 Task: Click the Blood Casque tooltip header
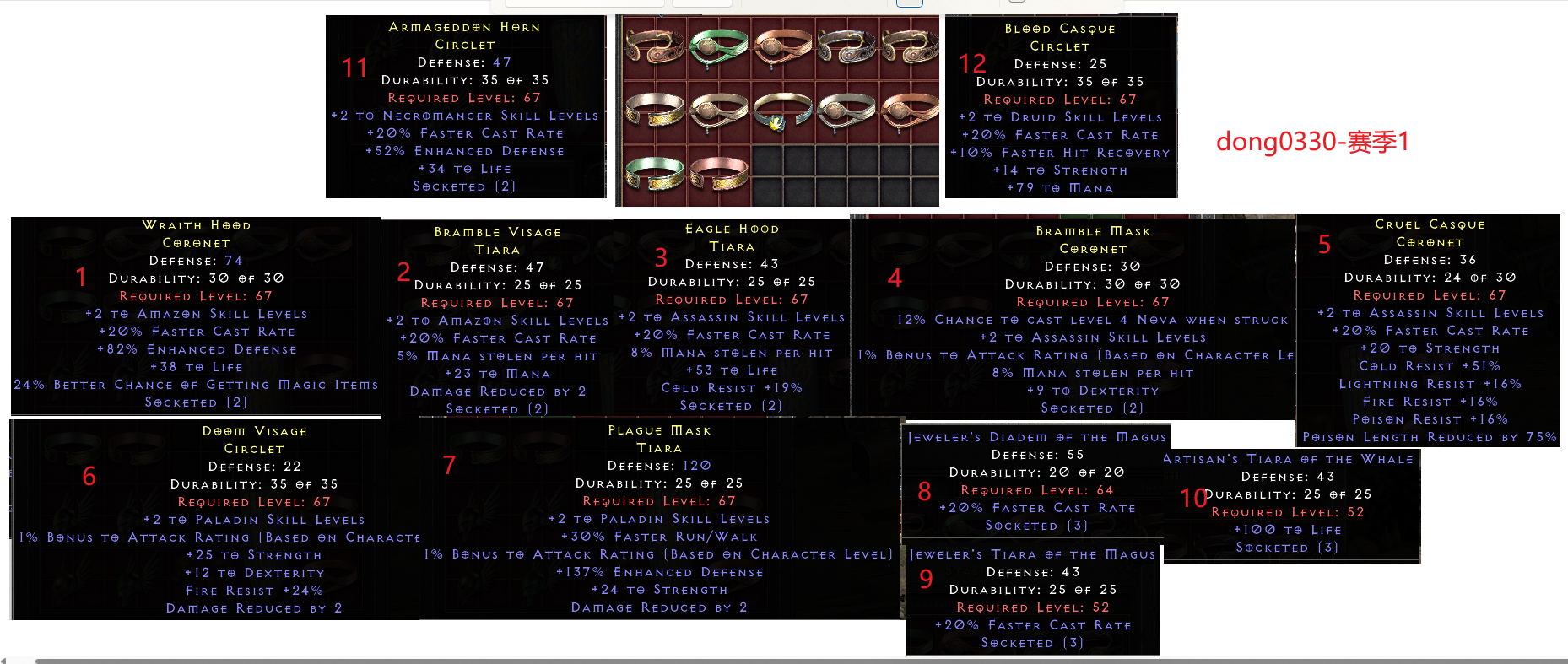coord(1060,29)
